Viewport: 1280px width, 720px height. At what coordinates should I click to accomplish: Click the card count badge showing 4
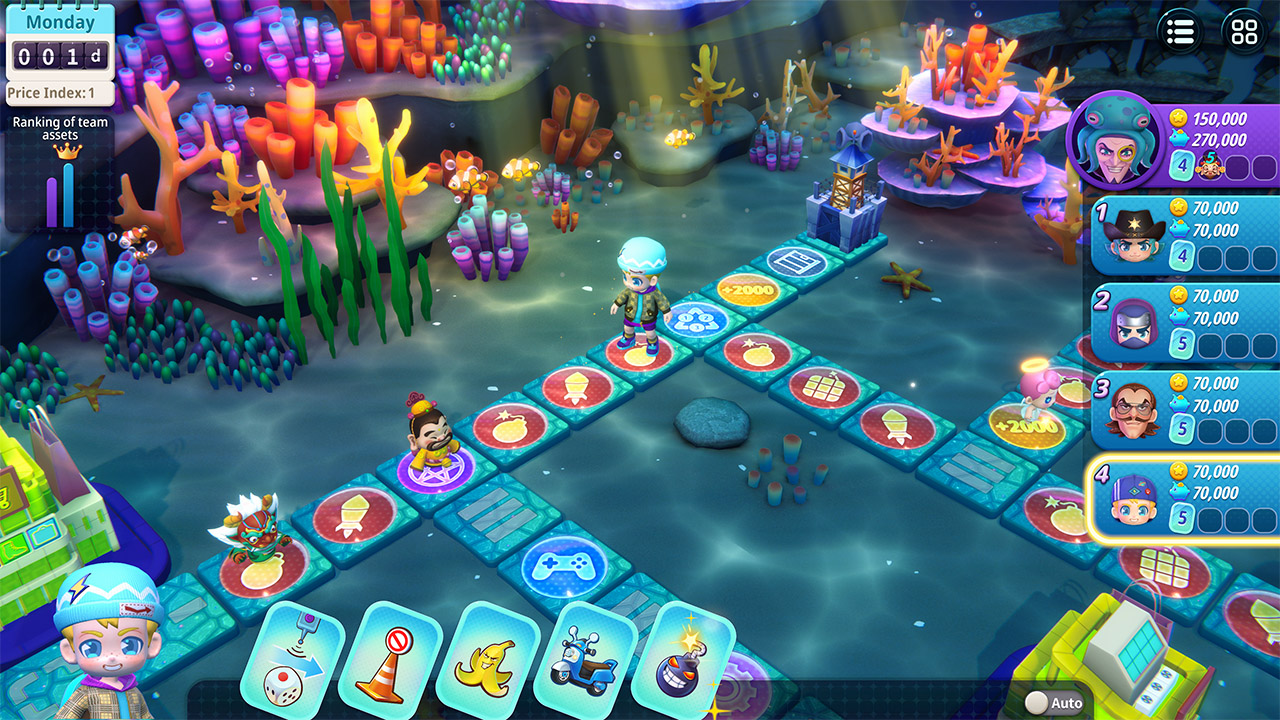[1182, 164]
